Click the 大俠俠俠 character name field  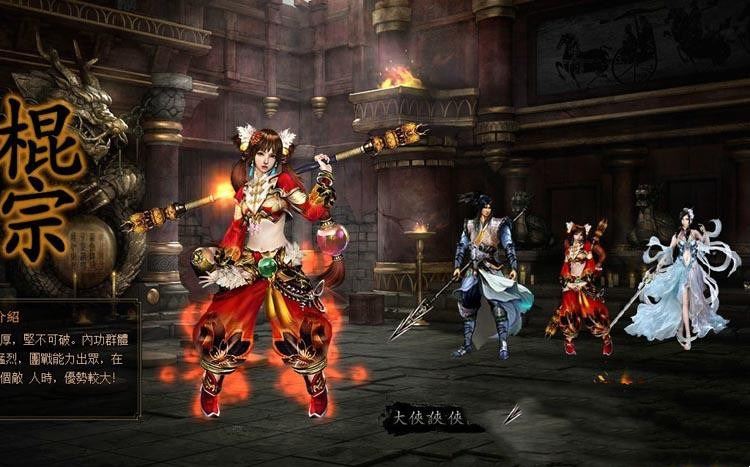pos(427,418)
